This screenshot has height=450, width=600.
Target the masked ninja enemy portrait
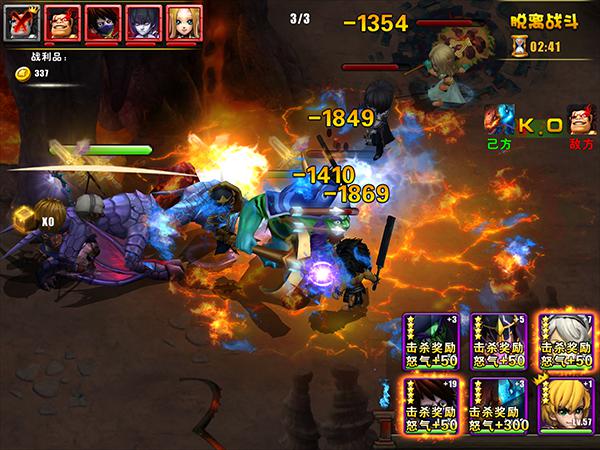[x=103, y=22]
